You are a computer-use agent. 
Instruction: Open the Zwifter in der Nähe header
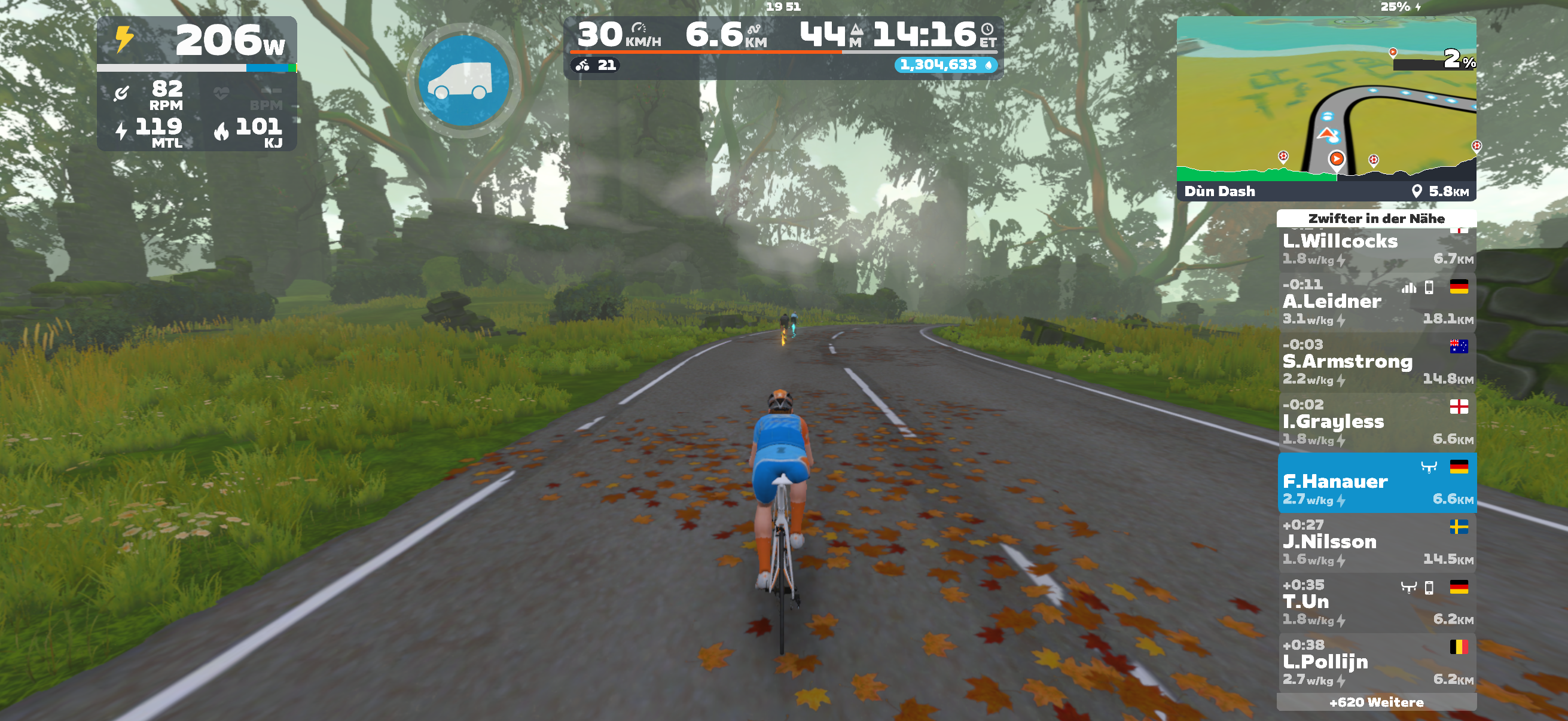coord(1375,218)
